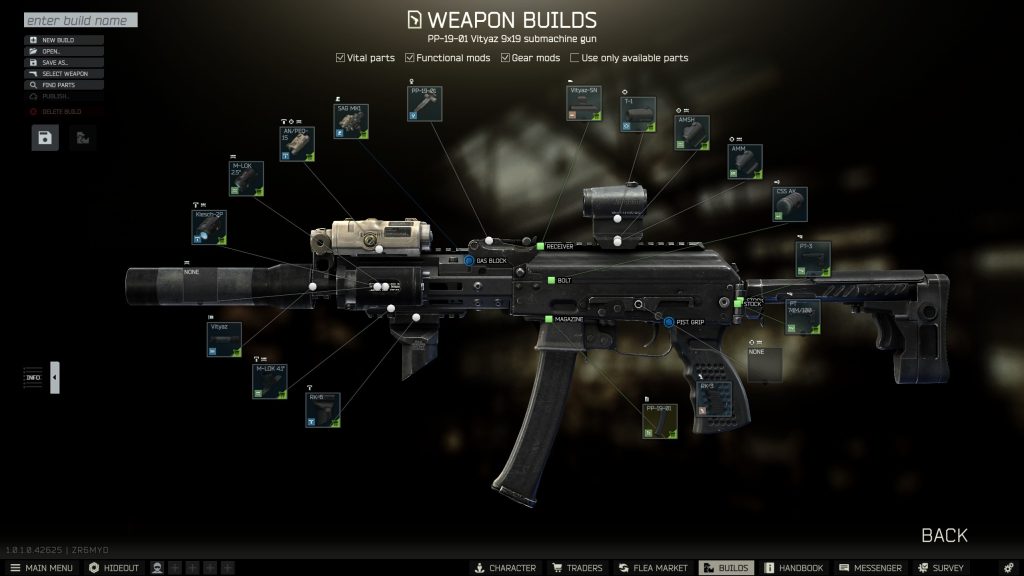
Task: Open the Flea Market tab
Action: 653,568
